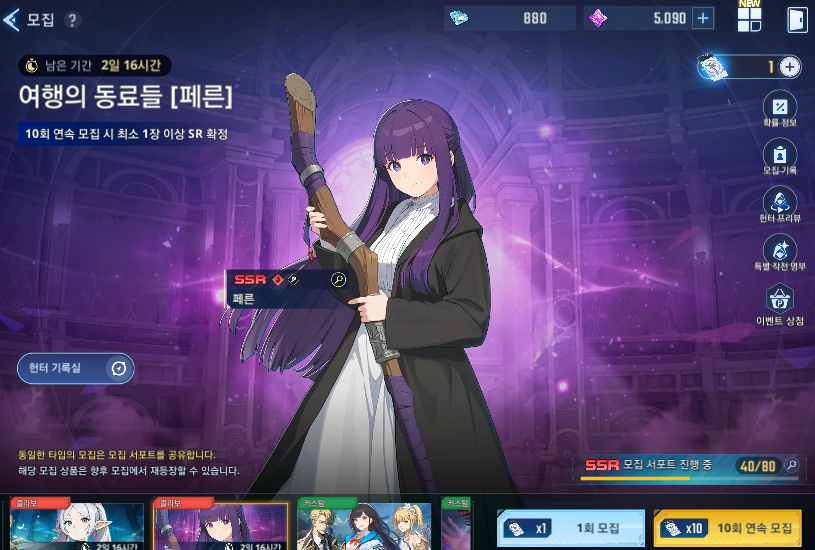The height and width of the screenshot is (550, 815).
Task: Add more purple gem currency with plus button
Action: coord(703,18)
